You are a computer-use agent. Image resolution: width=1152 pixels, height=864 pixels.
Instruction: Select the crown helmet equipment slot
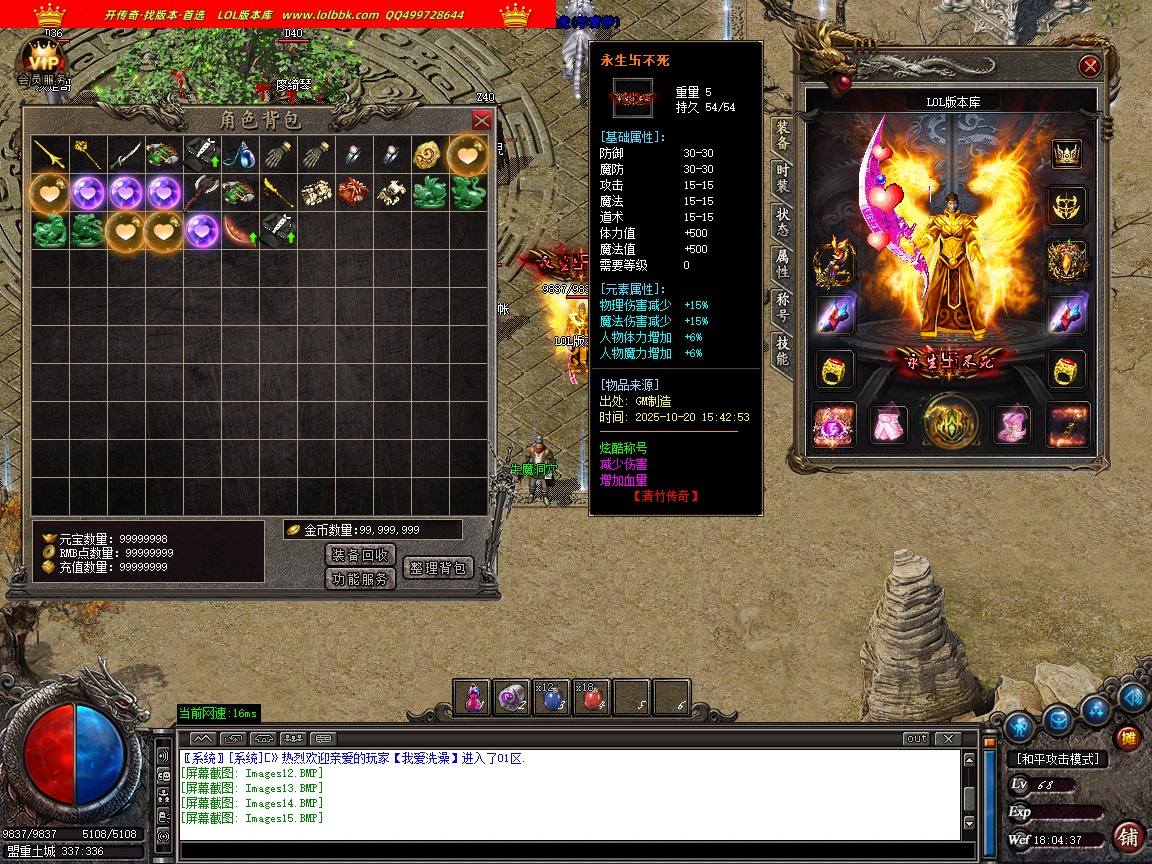tap(1067, 154)
